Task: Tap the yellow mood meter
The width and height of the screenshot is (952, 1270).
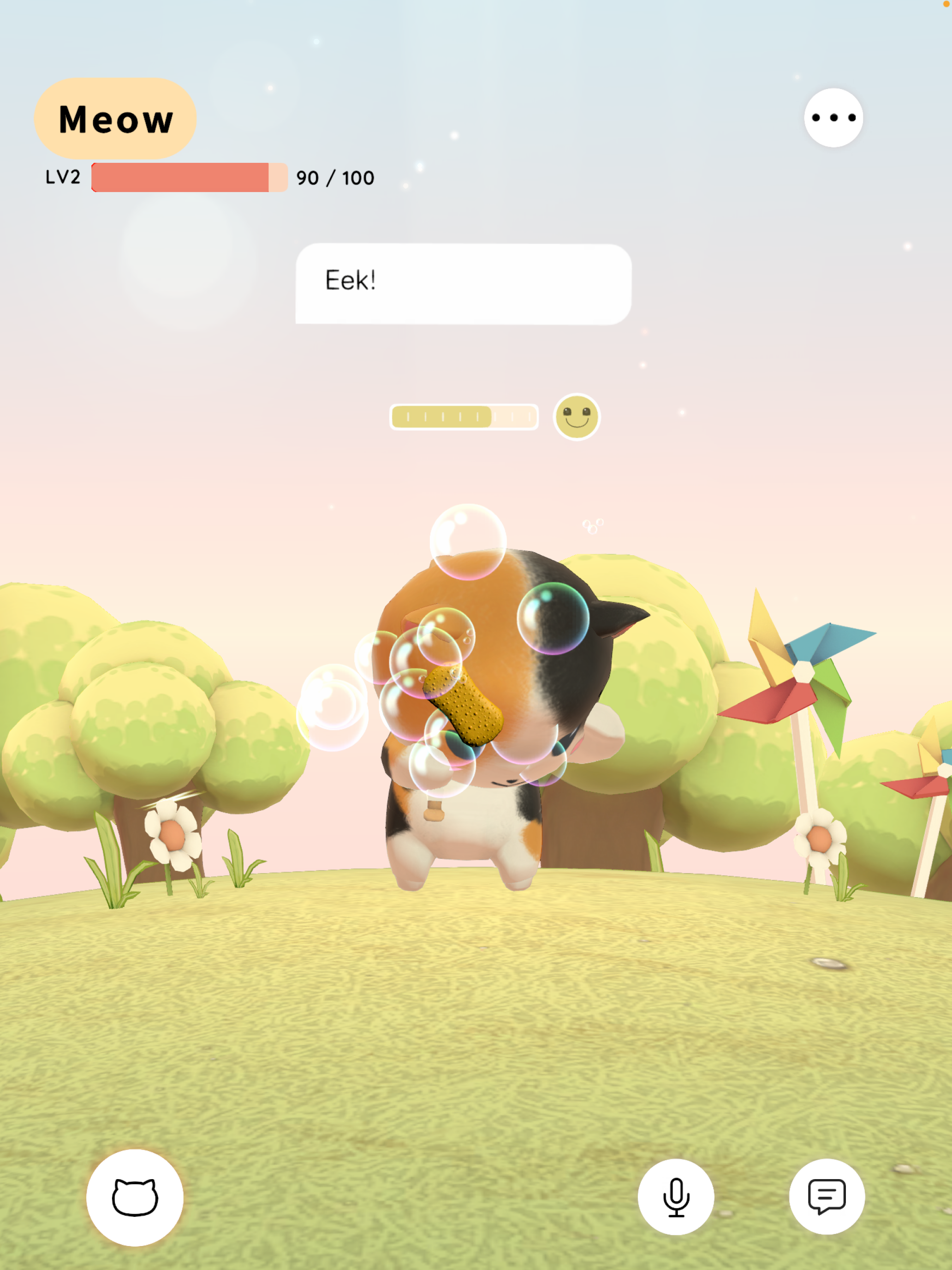Action: click(x=464, y=417)
